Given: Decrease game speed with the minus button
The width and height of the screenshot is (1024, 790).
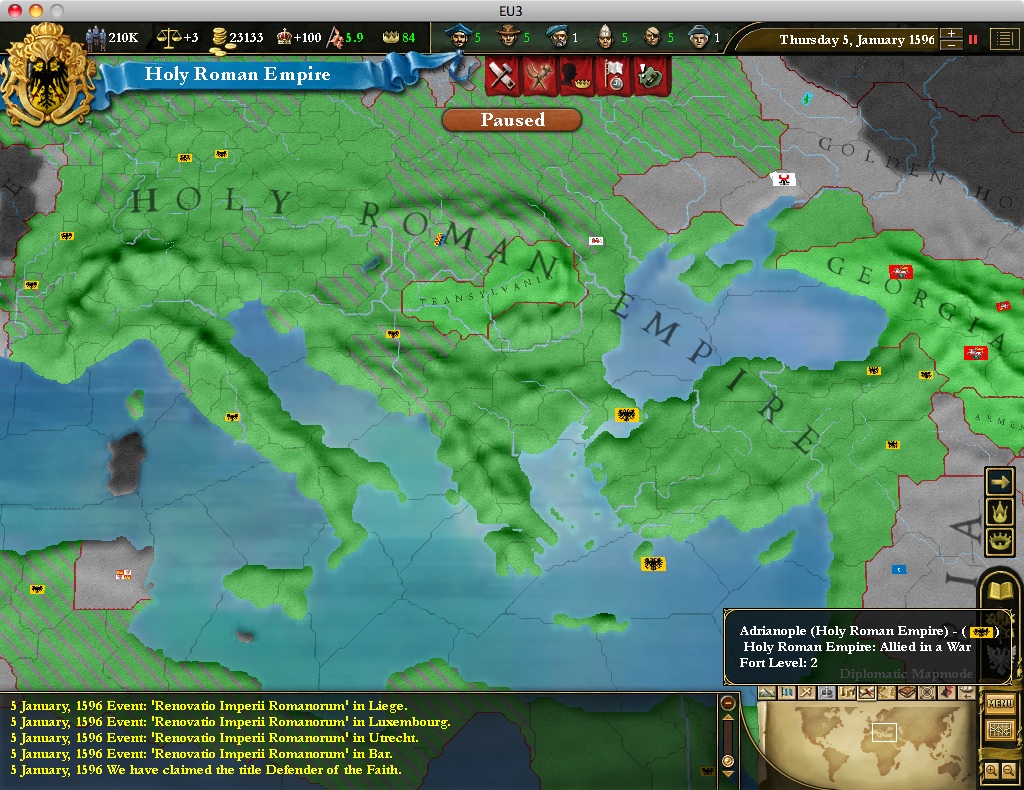Looking at the screenshot, I should pyautogui.click(x=951, y=46).
